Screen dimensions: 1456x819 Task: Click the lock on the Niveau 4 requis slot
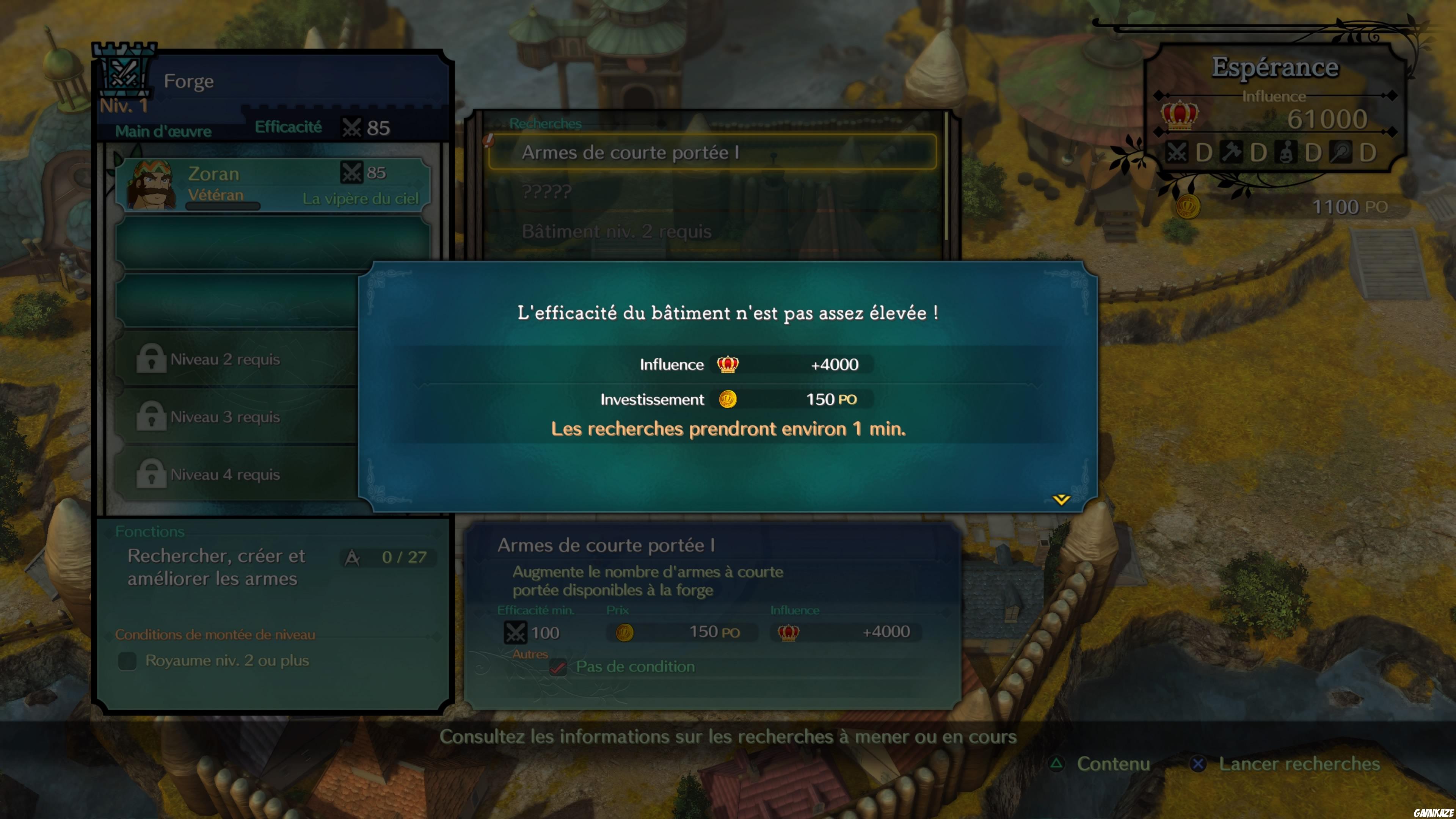point(151,474)
